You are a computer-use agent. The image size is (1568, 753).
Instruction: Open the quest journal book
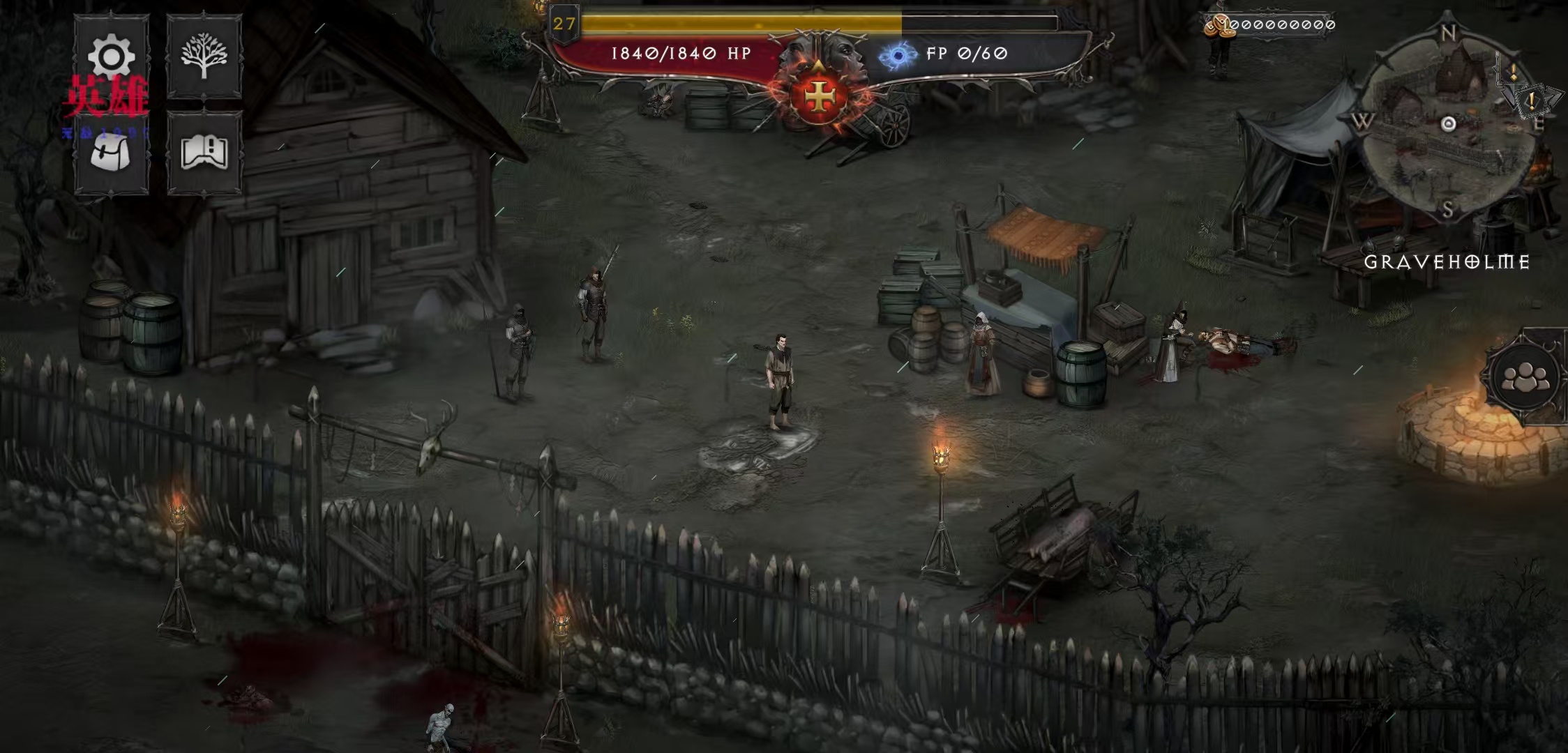[204, 153]
